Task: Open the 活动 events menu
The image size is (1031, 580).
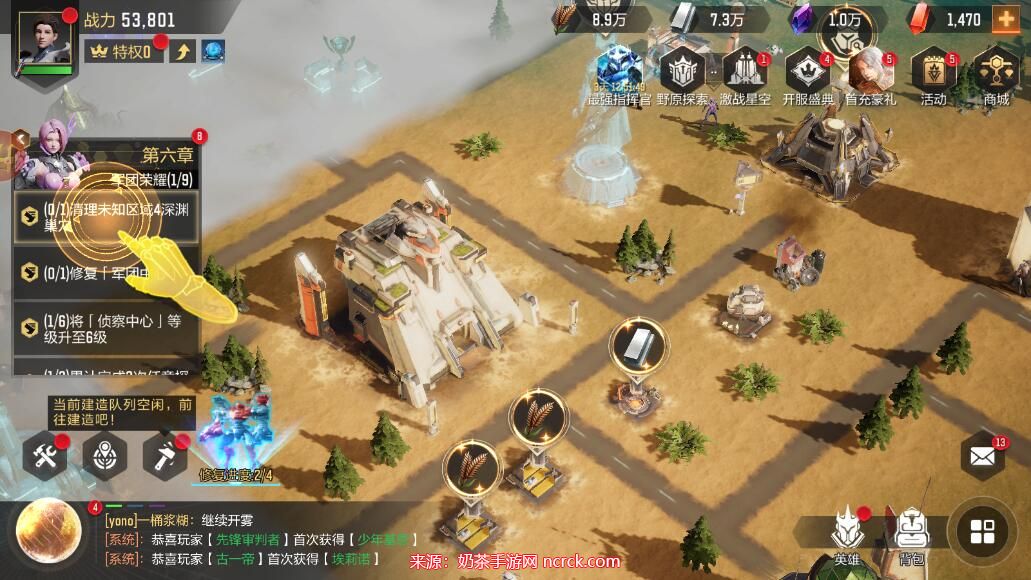Action: (x=934, y=73)
